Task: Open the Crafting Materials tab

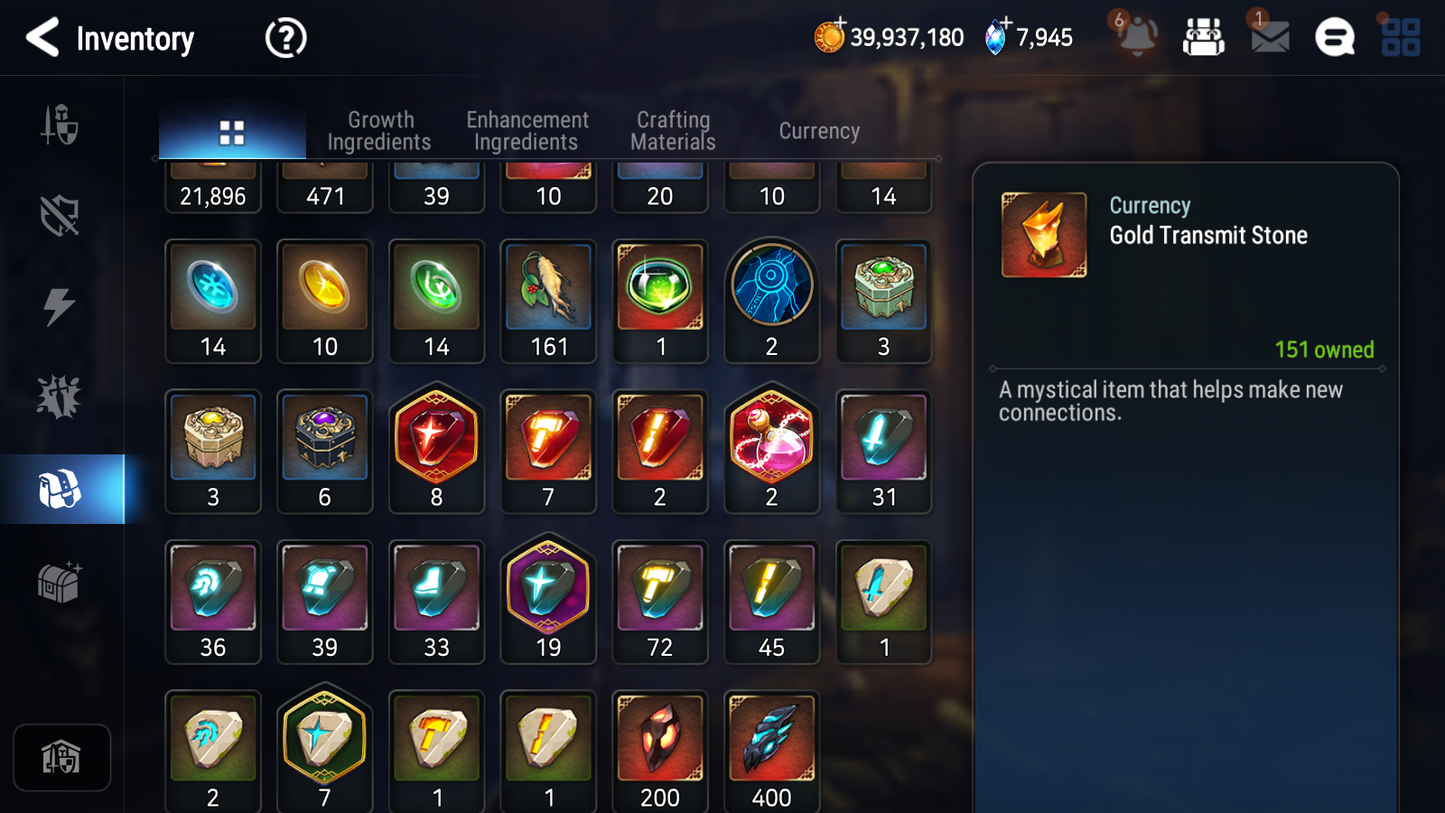Action: pyautogui.click(x=672, y=130)
